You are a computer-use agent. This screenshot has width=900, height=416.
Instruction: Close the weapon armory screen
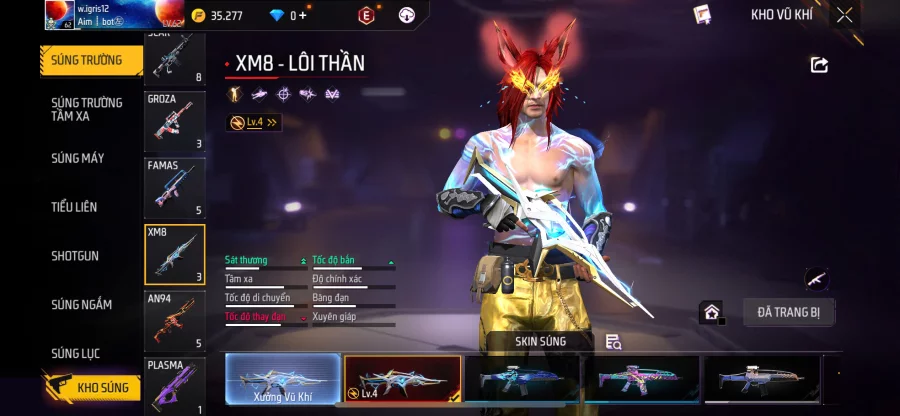(x=845, y=15)
